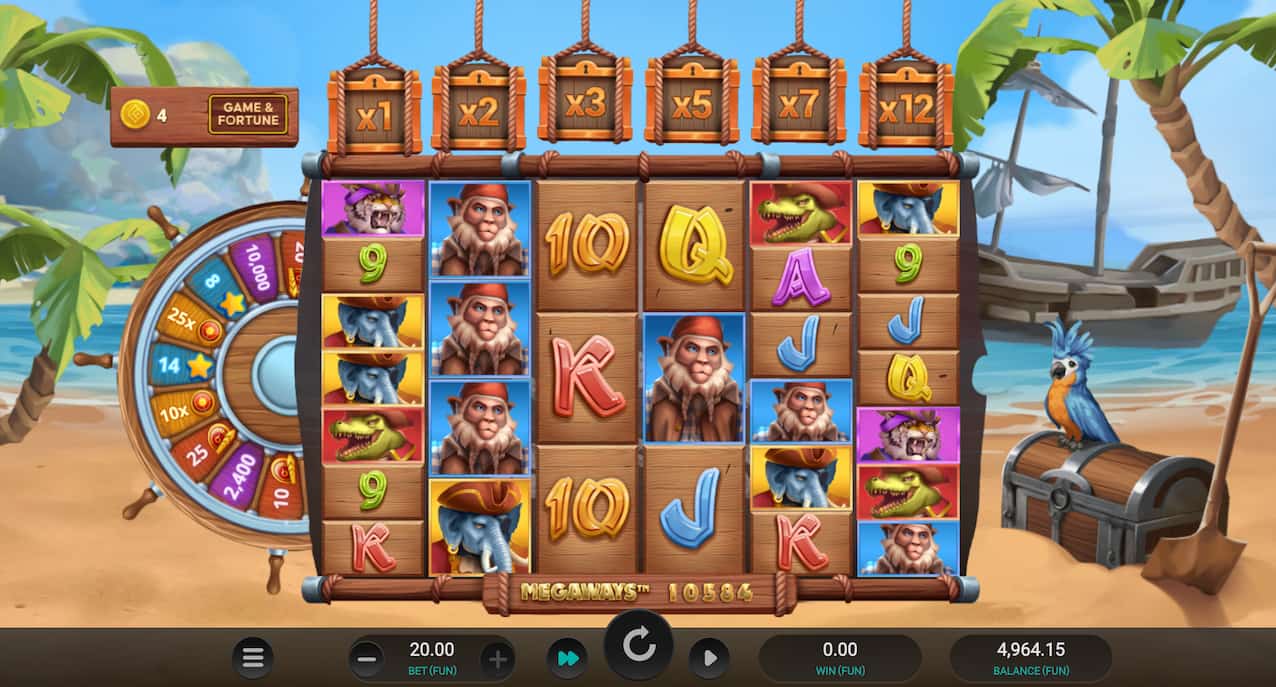Spin the reels
This screenshot has height=687, width=1276.
[x=638, y=645]
